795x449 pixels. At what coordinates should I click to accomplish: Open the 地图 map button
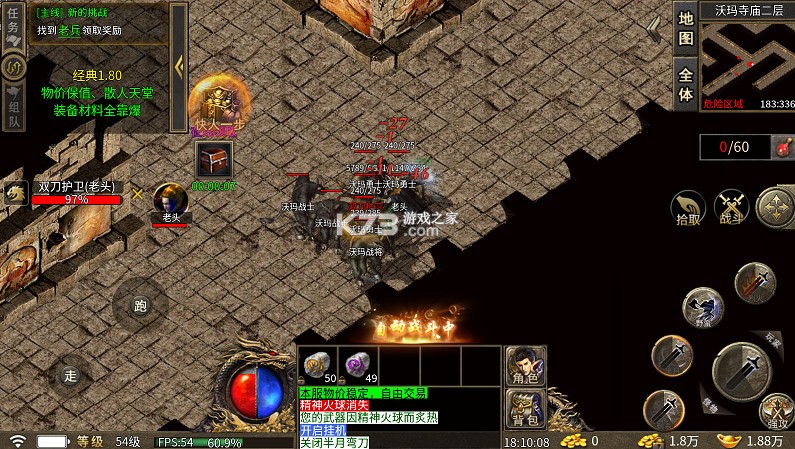pyautogui.click(x=685, y=27)
